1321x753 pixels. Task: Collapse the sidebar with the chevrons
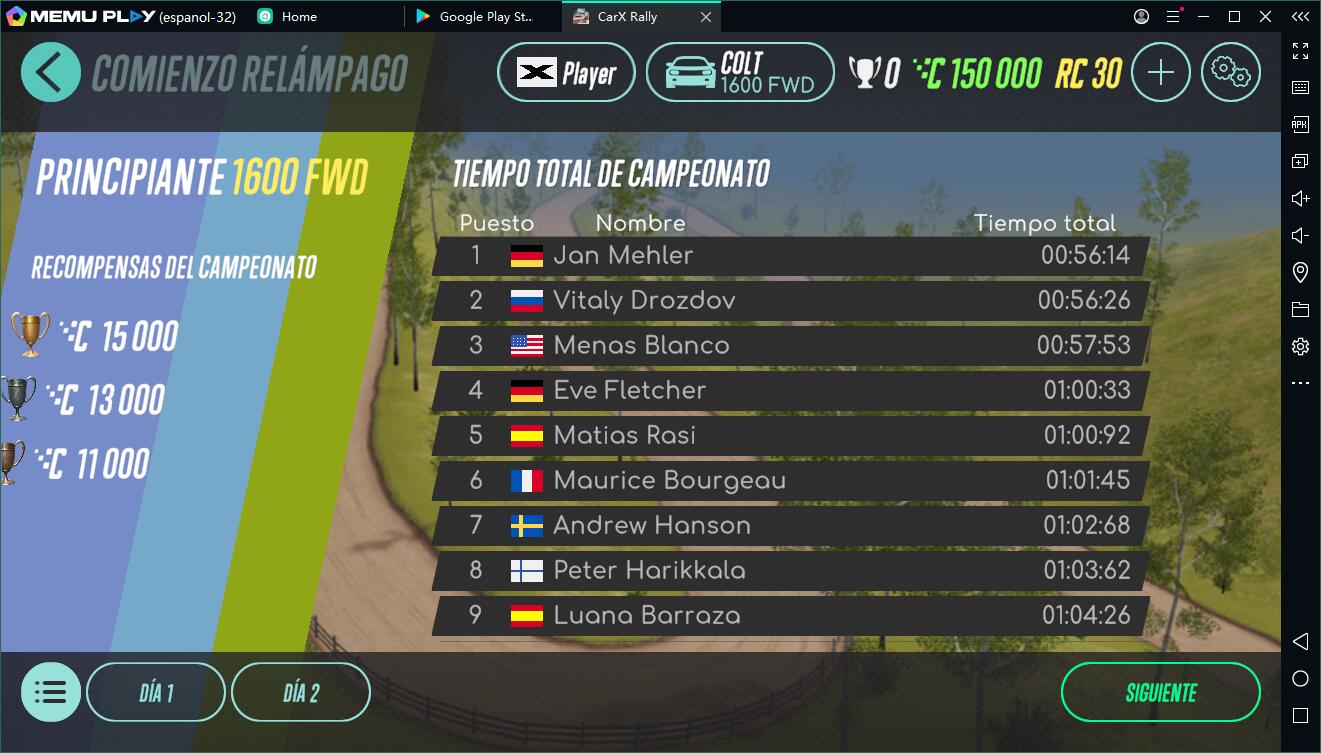[x=1300, y=16]
